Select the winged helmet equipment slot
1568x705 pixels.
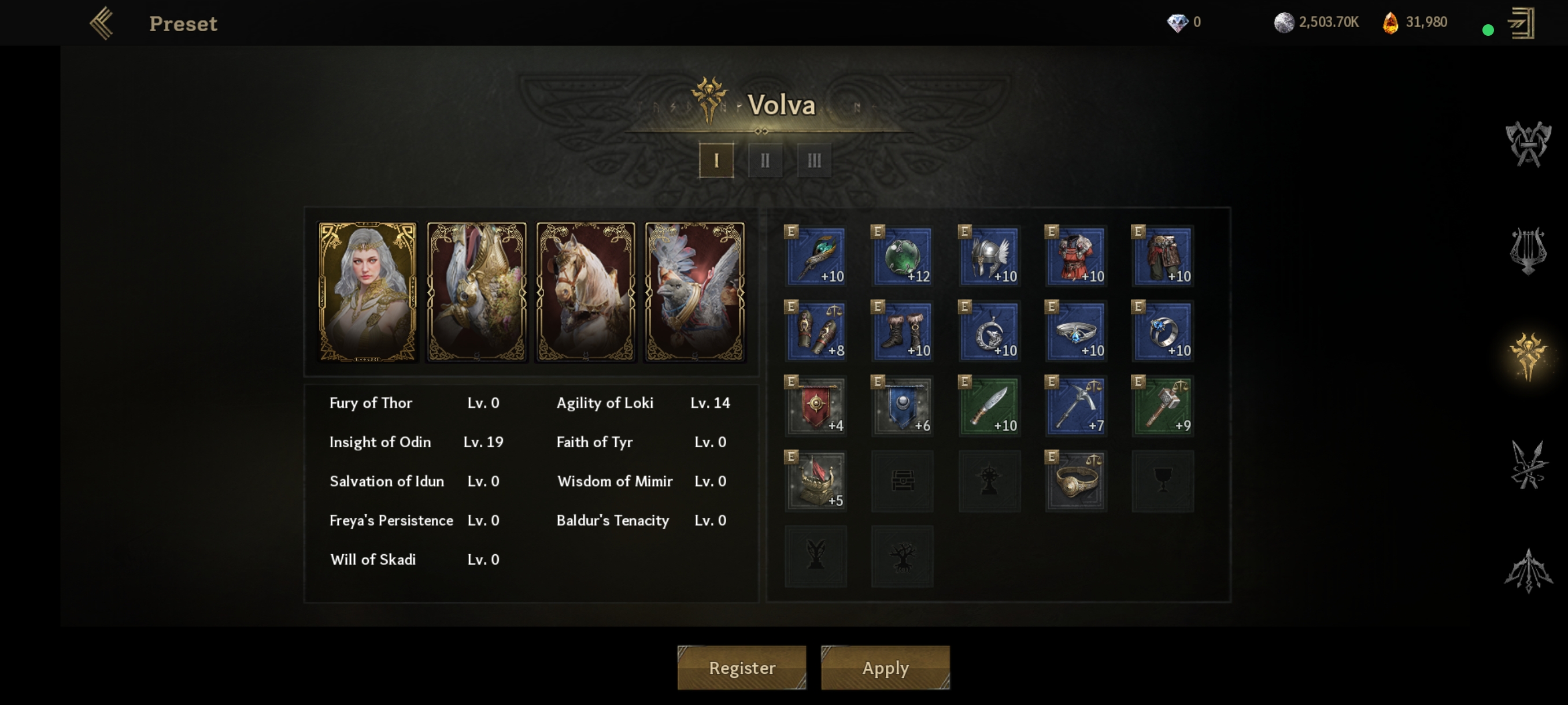point(989,256)
